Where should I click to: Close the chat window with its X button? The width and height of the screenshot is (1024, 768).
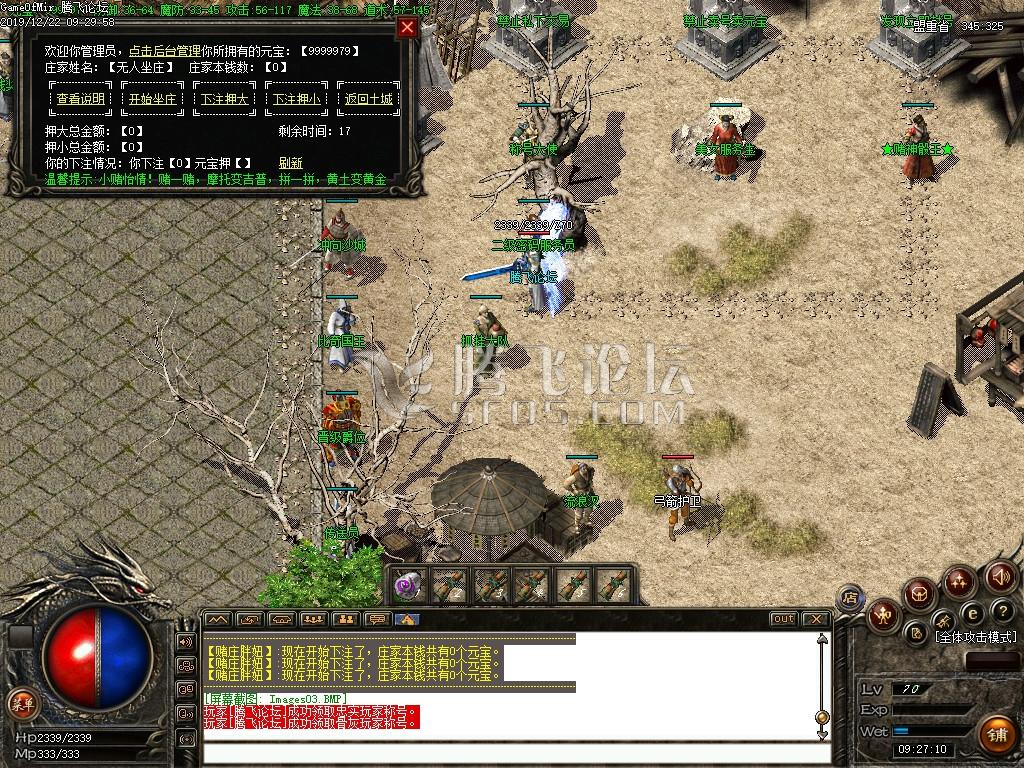[x=815, y=619]
